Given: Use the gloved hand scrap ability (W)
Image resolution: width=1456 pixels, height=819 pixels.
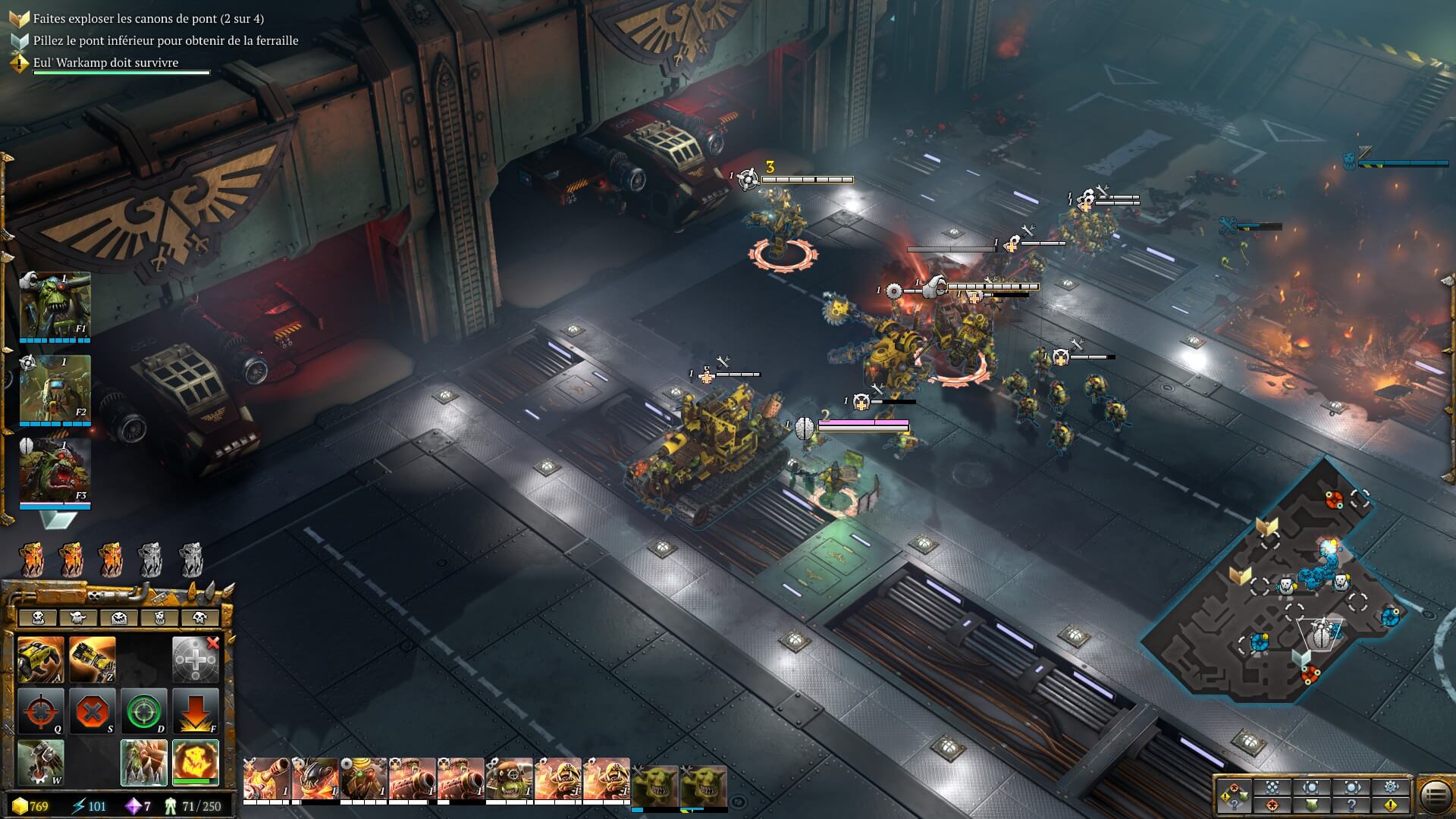Looking at the screenshot, I should click(x=41, y=762).
